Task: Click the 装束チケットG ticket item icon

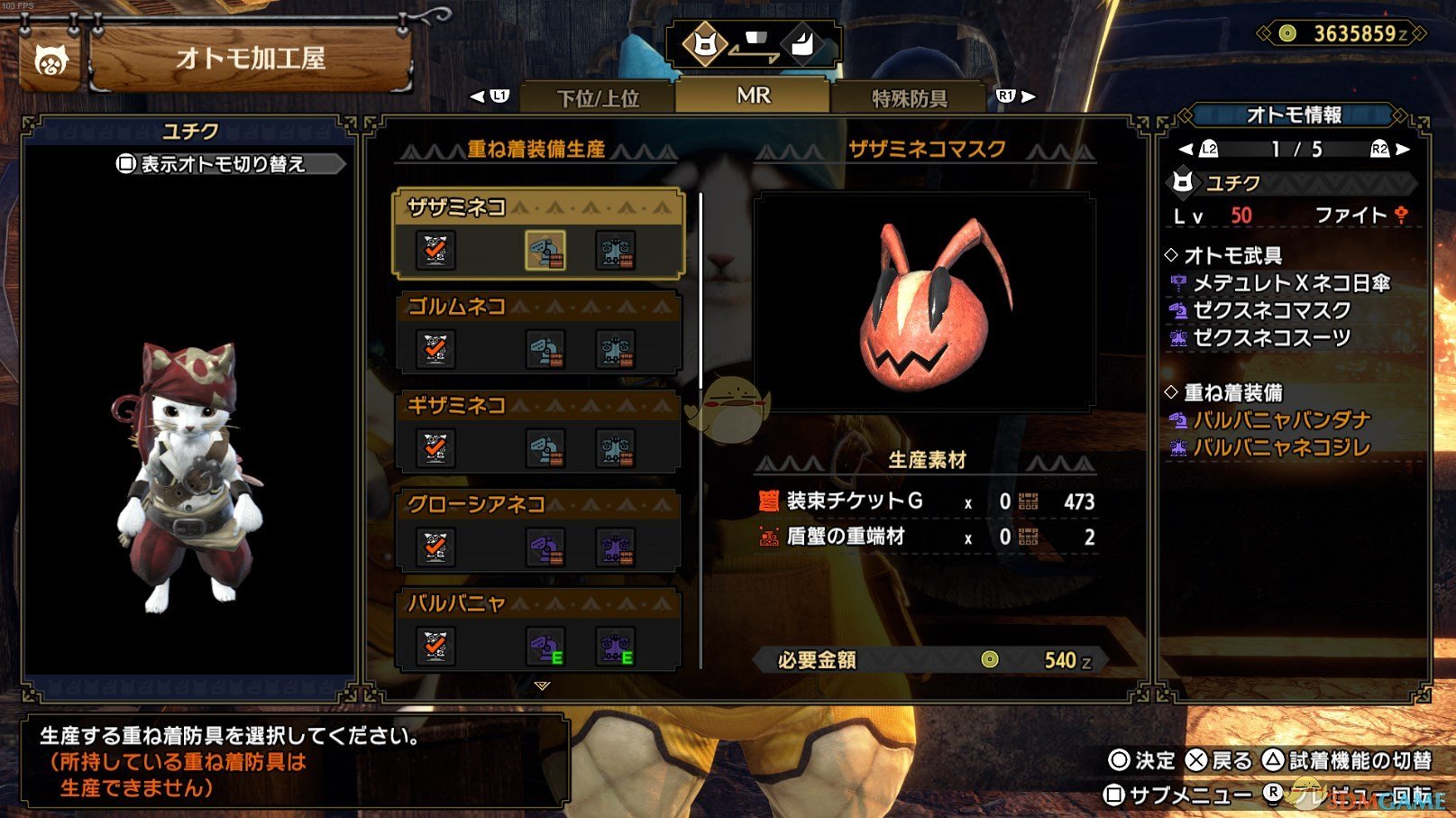Action: point(769,502)
